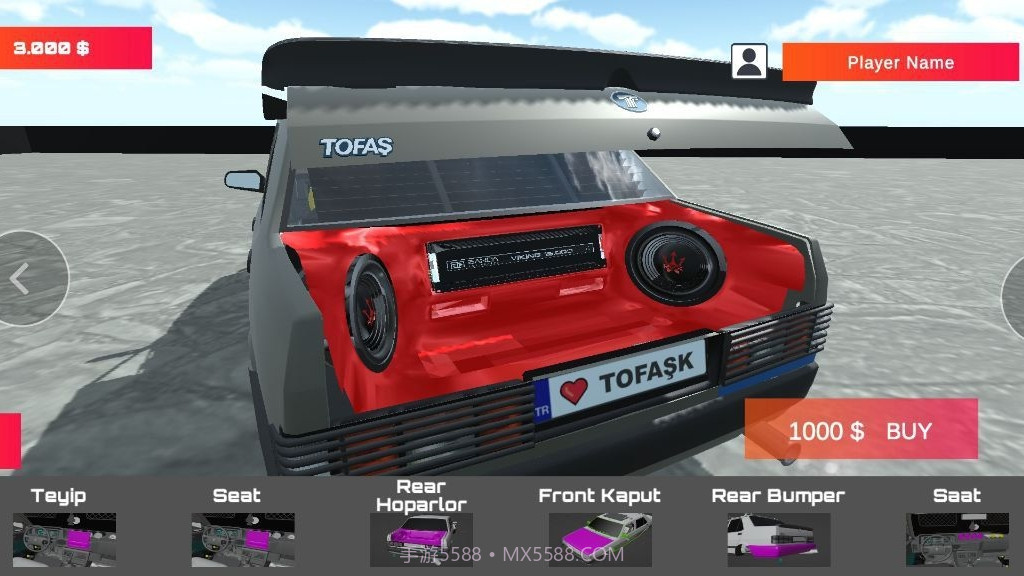Open the player profile avatar icon

(x=749, y=61)
